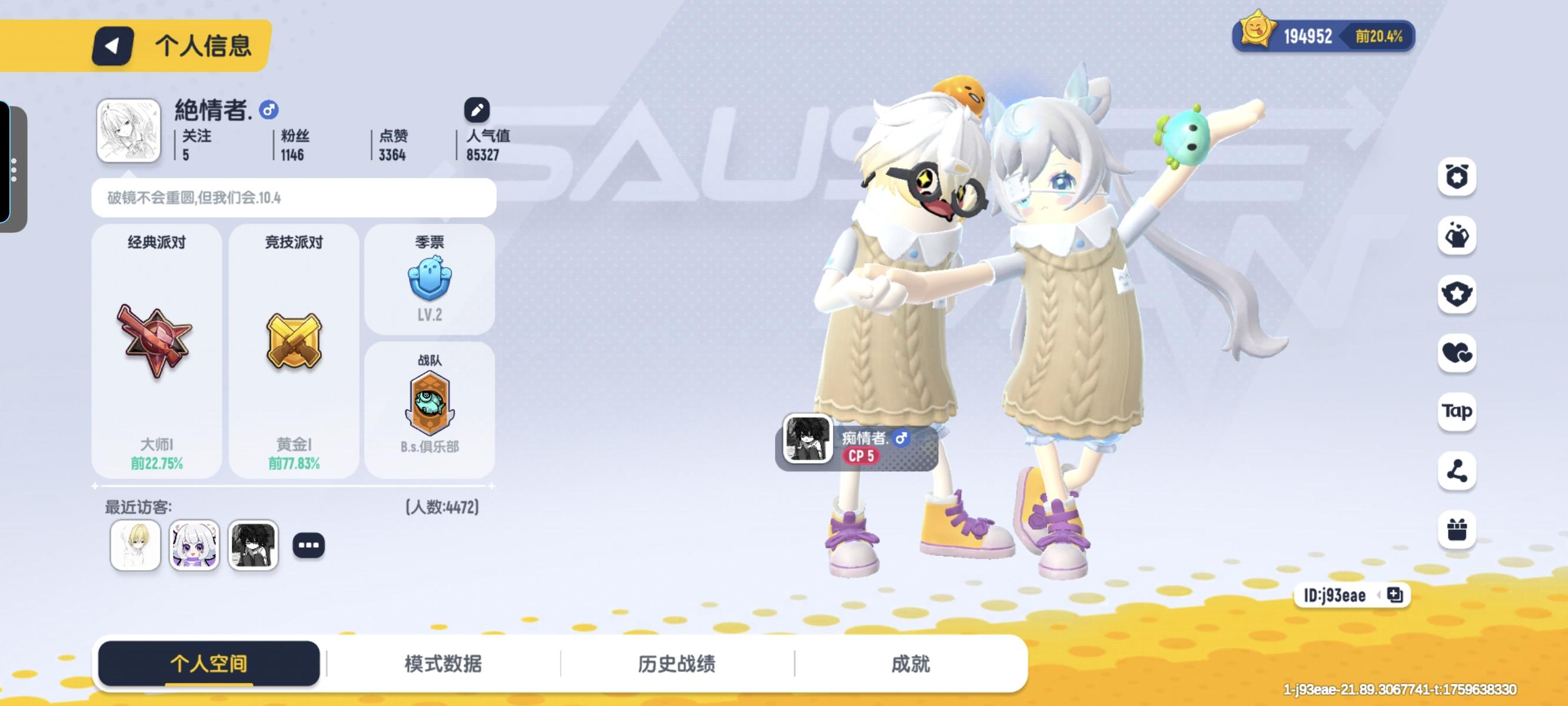Open the CP hearts icon on the sidebar
The height and width of the screenshot is (706, 1568).
[1457, 353]
